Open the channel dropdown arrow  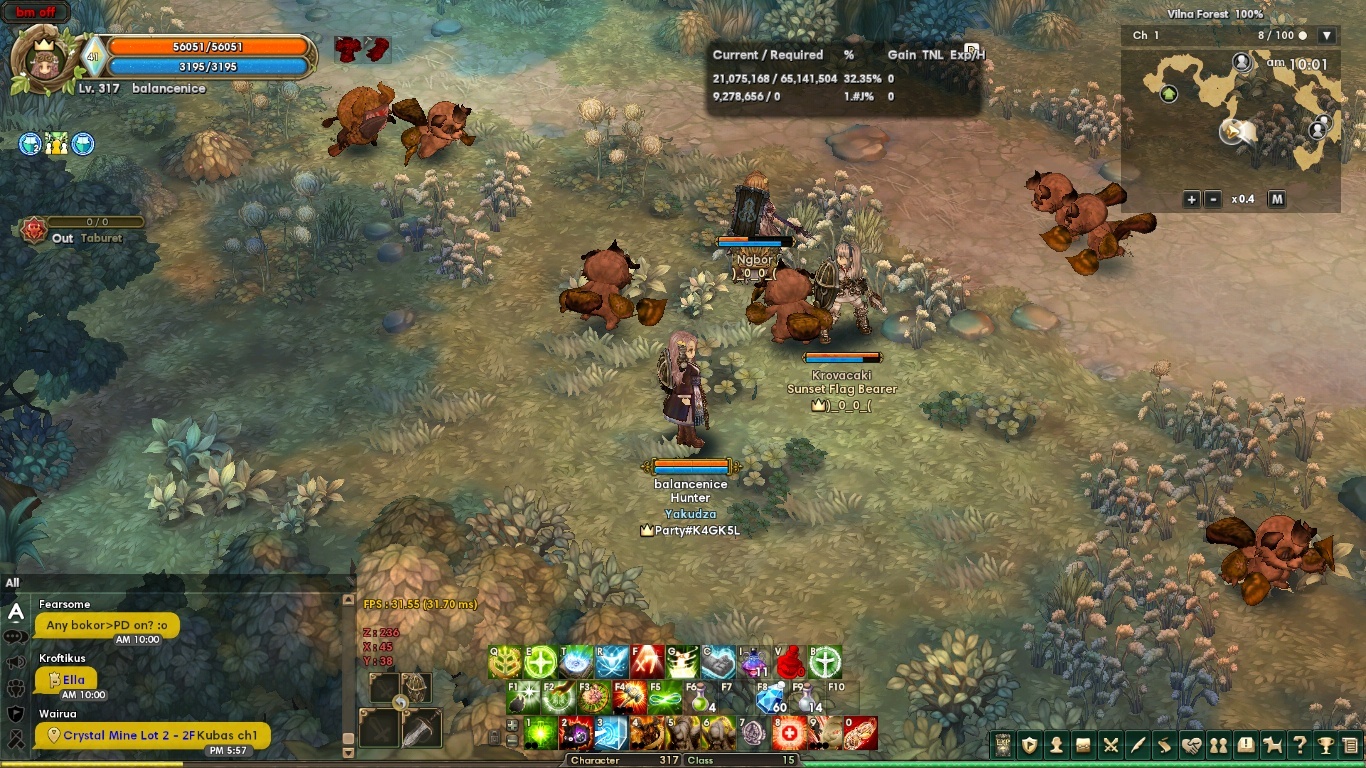1327,36
